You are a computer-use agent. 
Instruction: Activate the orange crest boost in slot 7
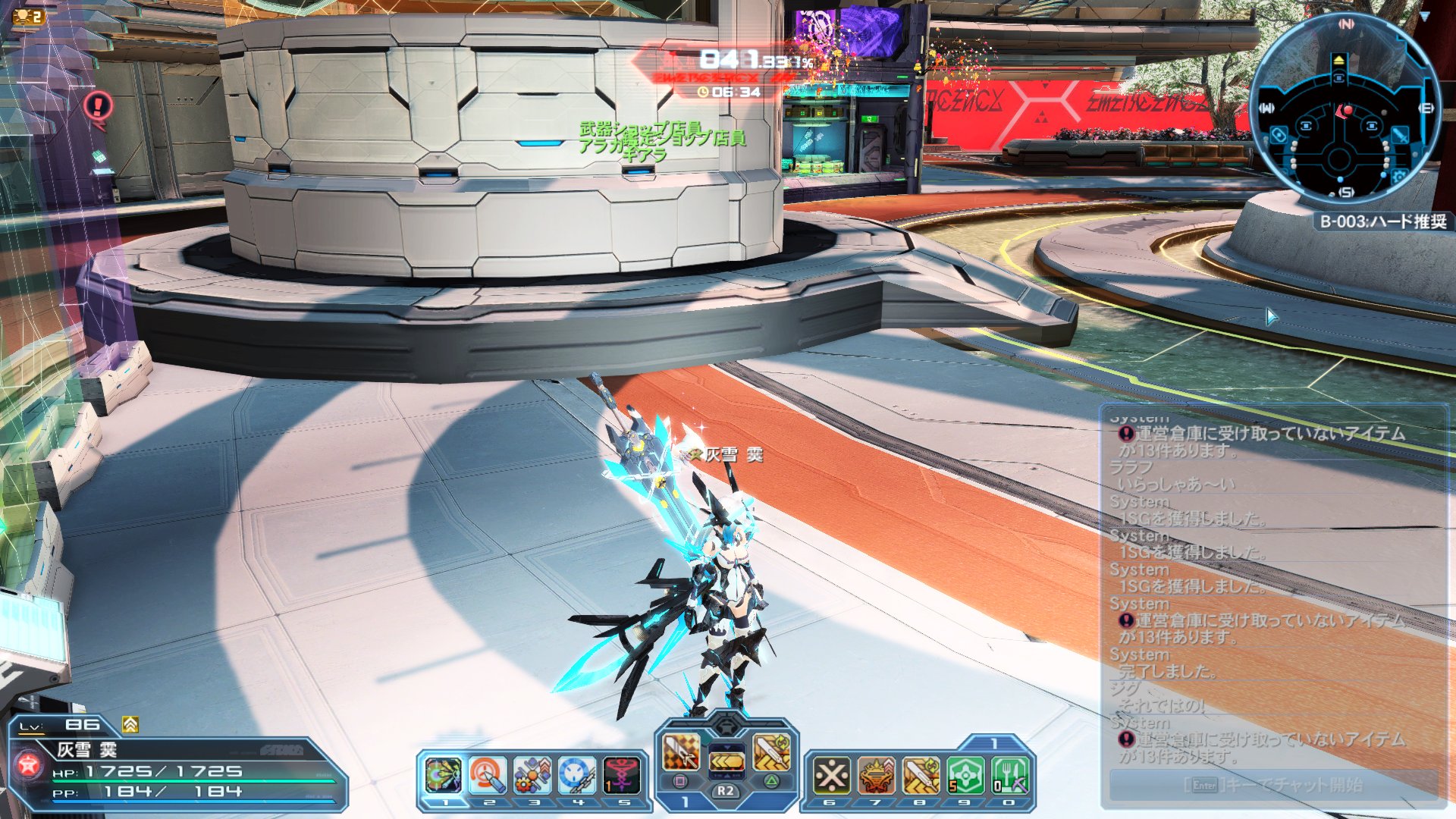(x=877, y=776)
